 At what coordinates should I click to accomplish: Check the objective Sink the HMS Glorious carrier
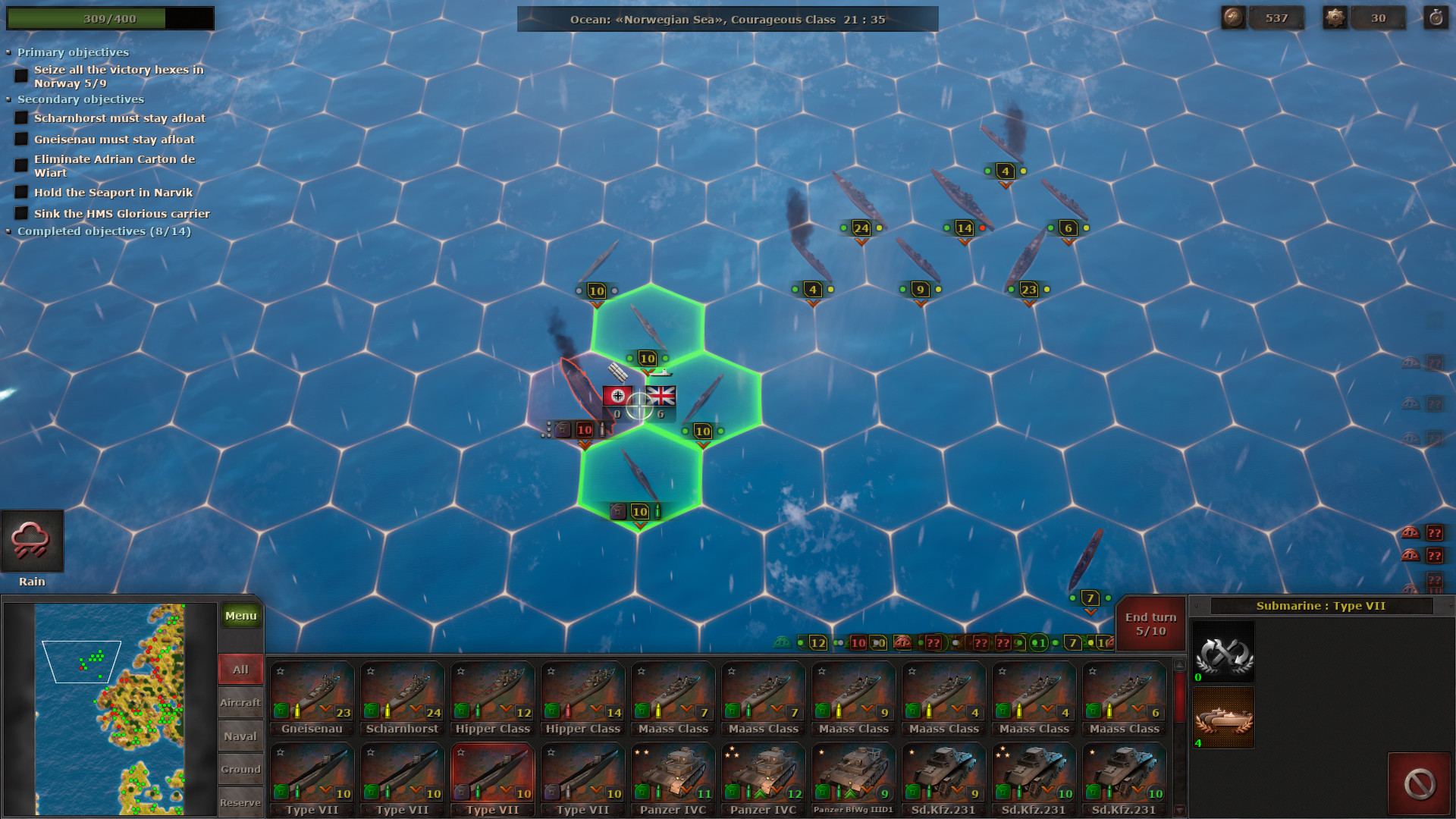tap(20, 213)
